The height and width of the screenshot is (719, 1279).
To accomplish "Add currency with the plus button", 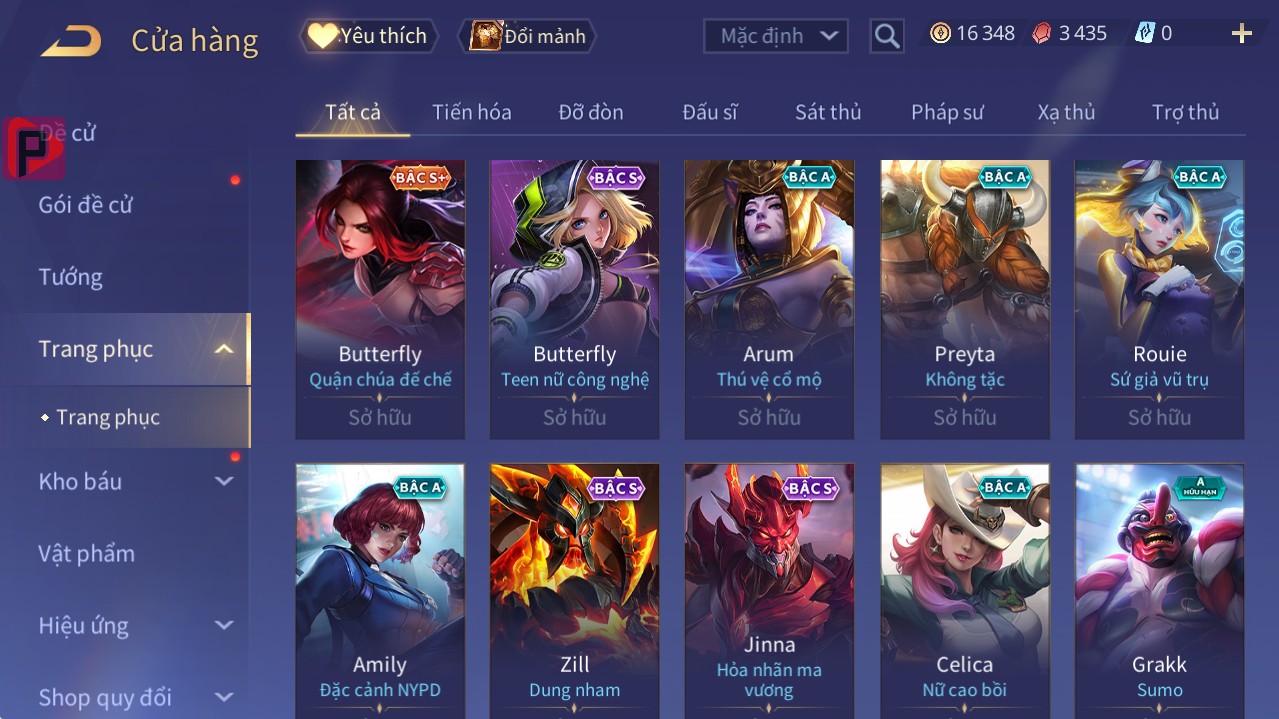I will pyautogui.click(x=1241, y=34).
